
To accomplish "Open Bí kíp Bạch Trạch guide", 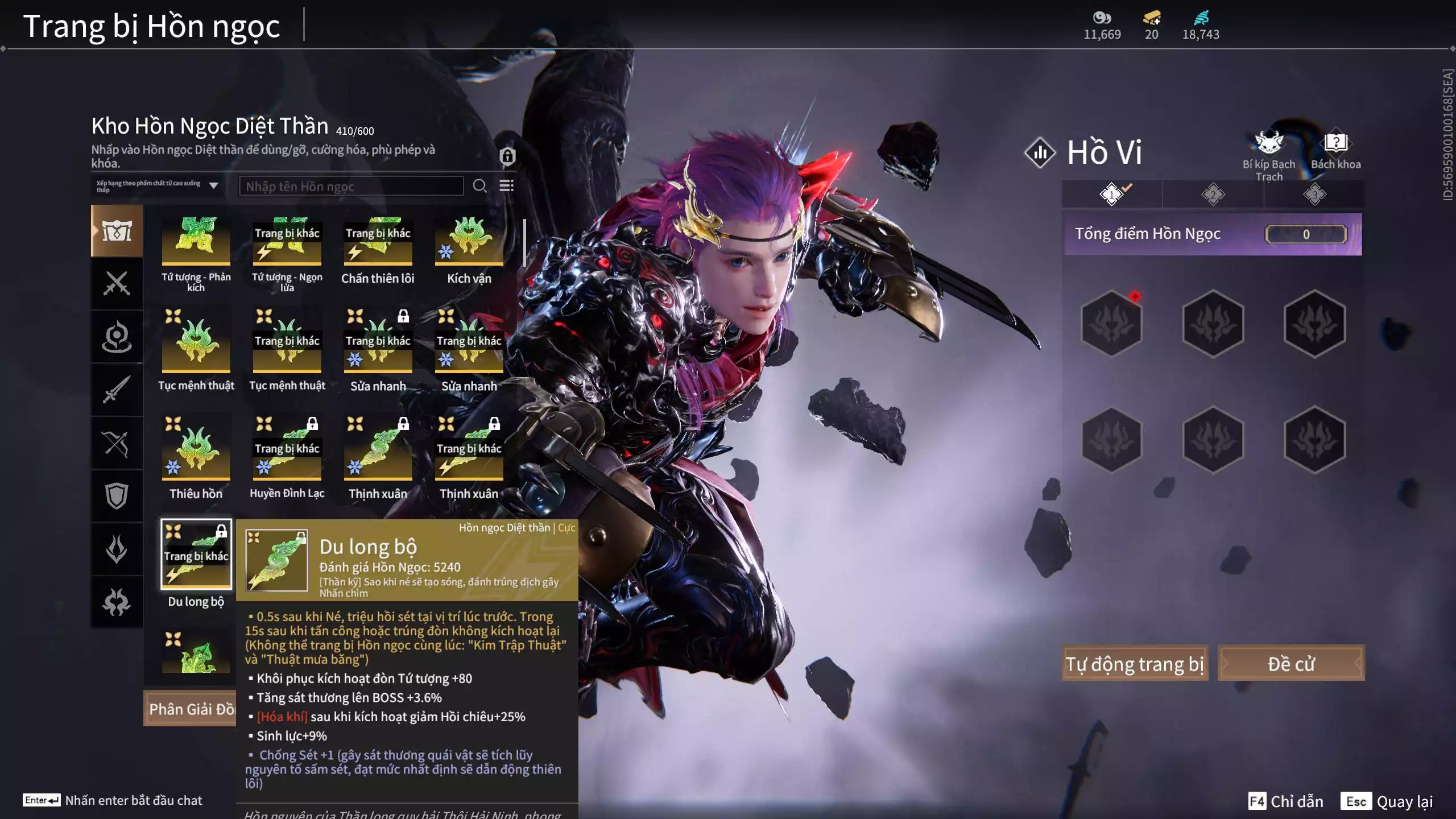I will click(x=1269, y=155).
